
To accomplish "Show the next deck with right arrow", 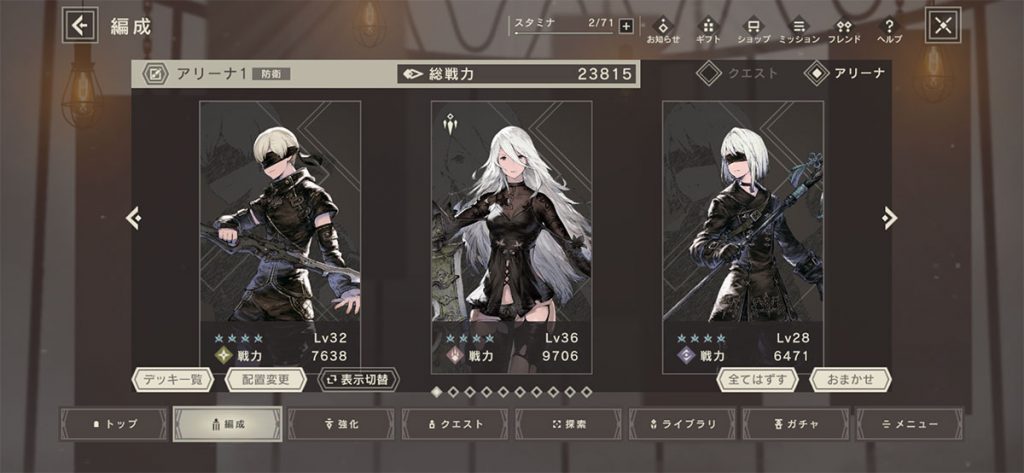I will (889, 218).
